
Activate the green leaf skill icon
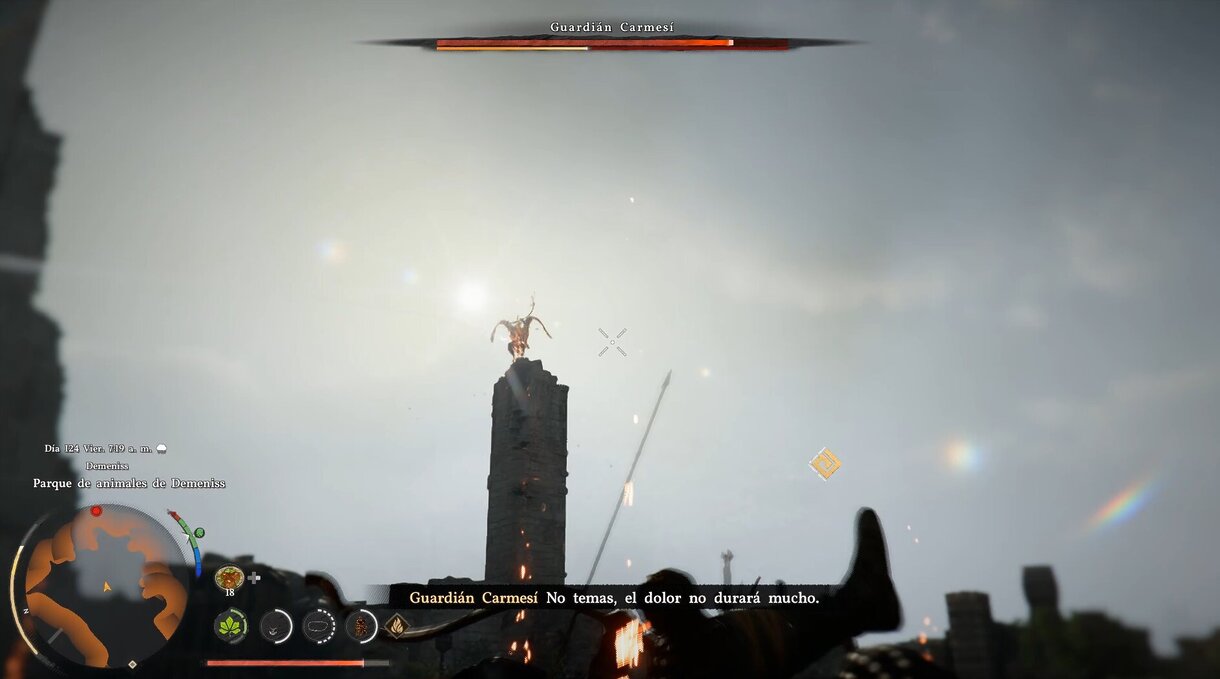pyautogui.click(x=231, y=626)
